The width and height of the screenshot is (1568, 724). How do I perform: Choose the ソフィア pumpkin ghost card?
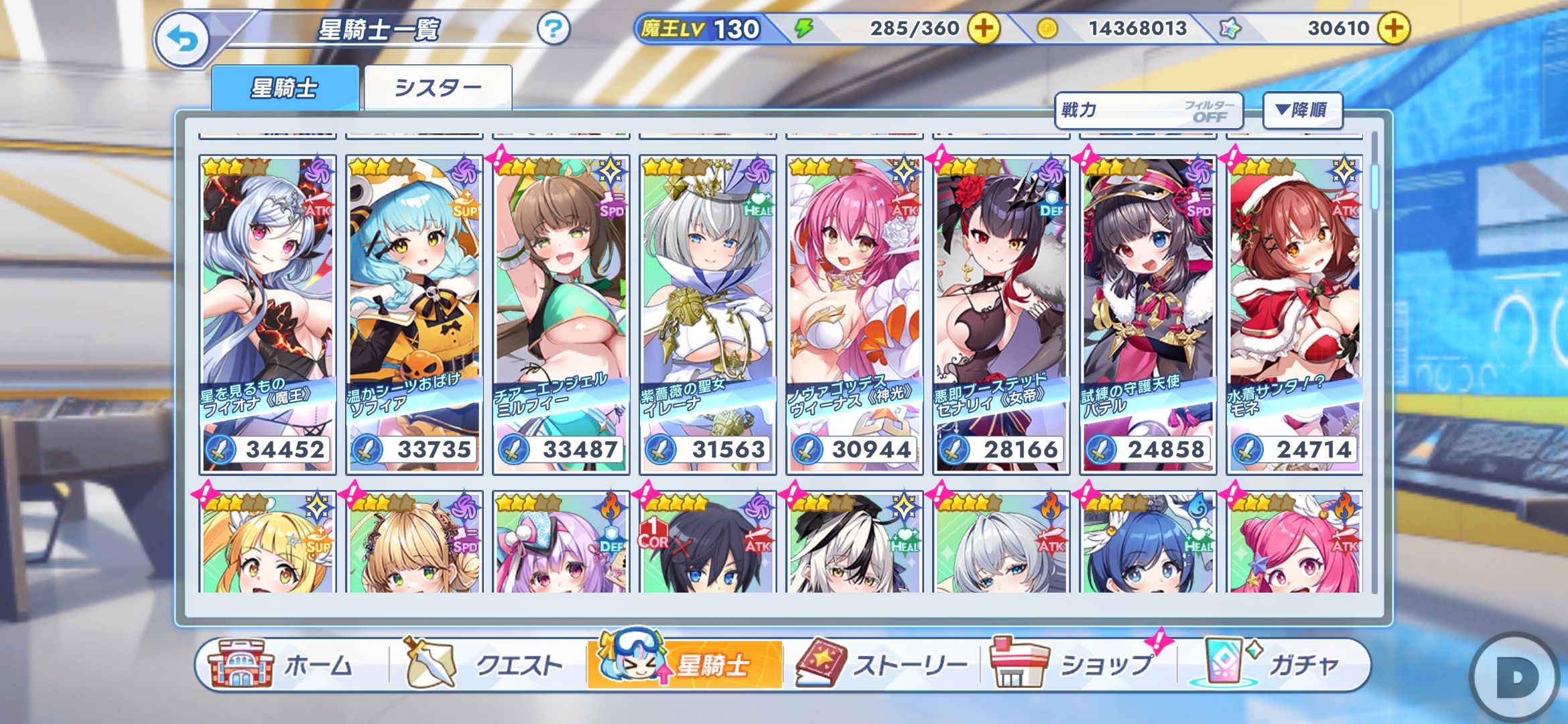click(414, 314)
